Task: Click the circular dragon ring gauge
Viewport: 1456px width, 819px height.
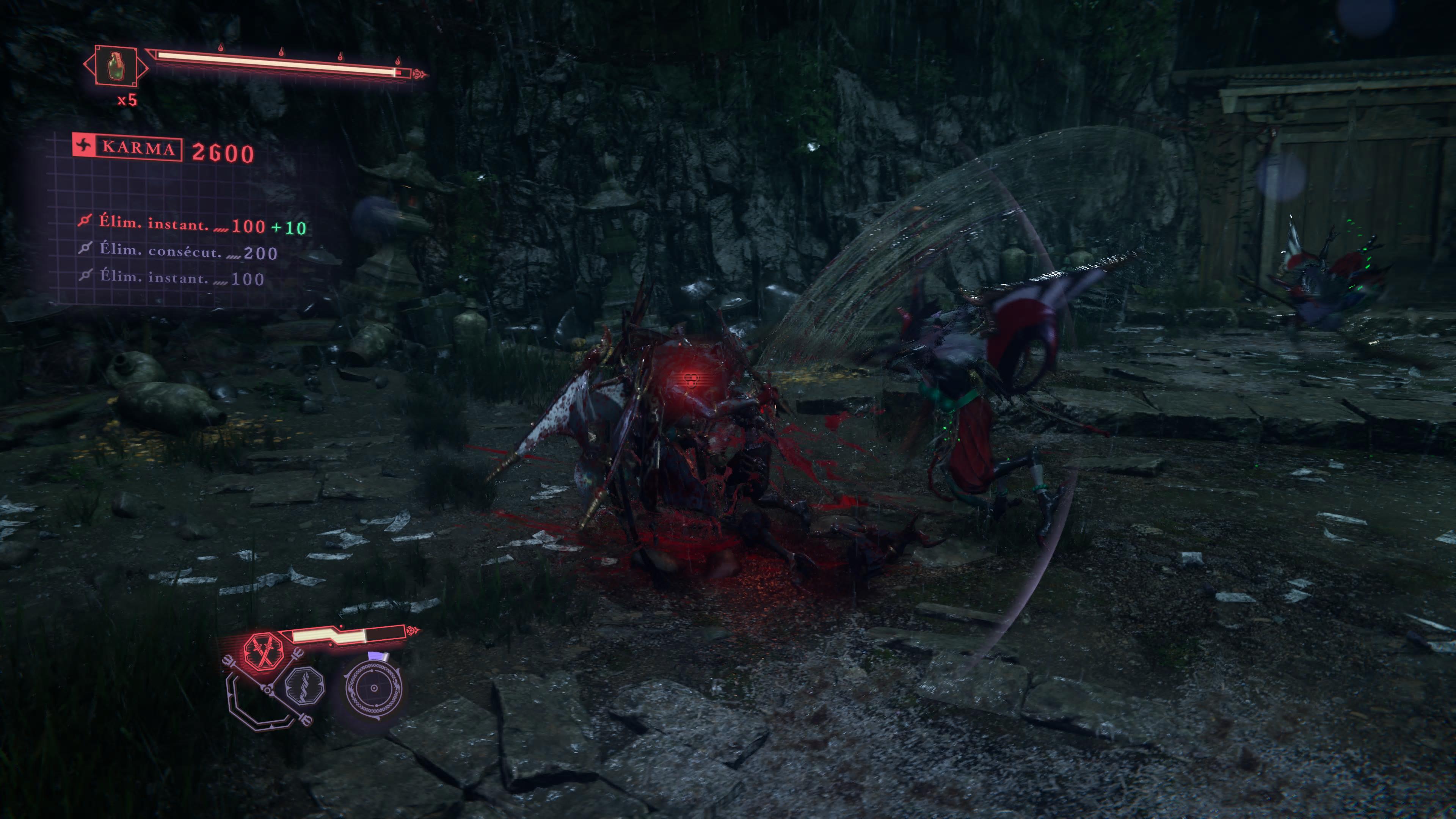Action: [x=373, y=689]
